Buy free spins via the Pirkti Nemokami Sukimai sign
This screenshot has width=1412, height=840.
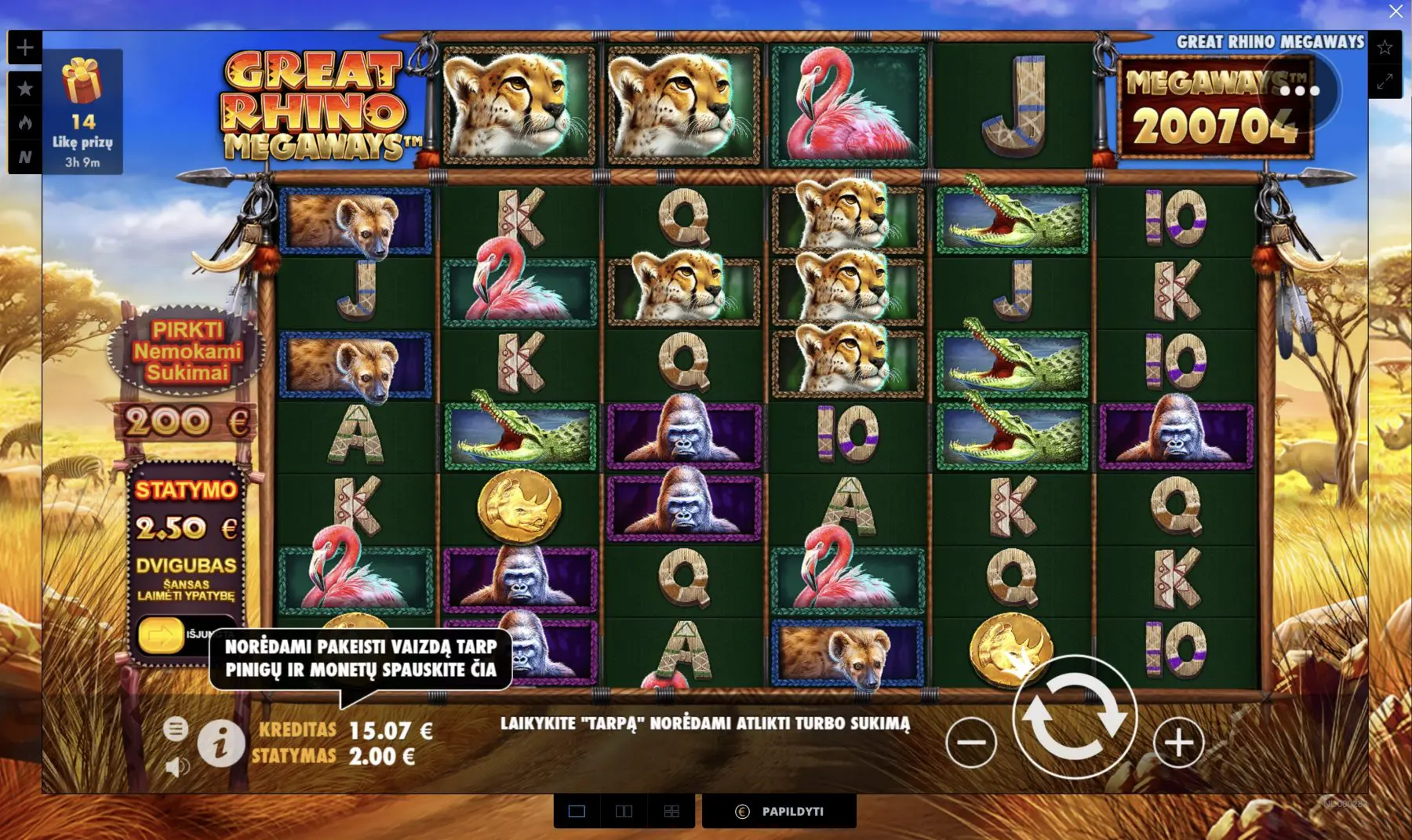point(187,351)
